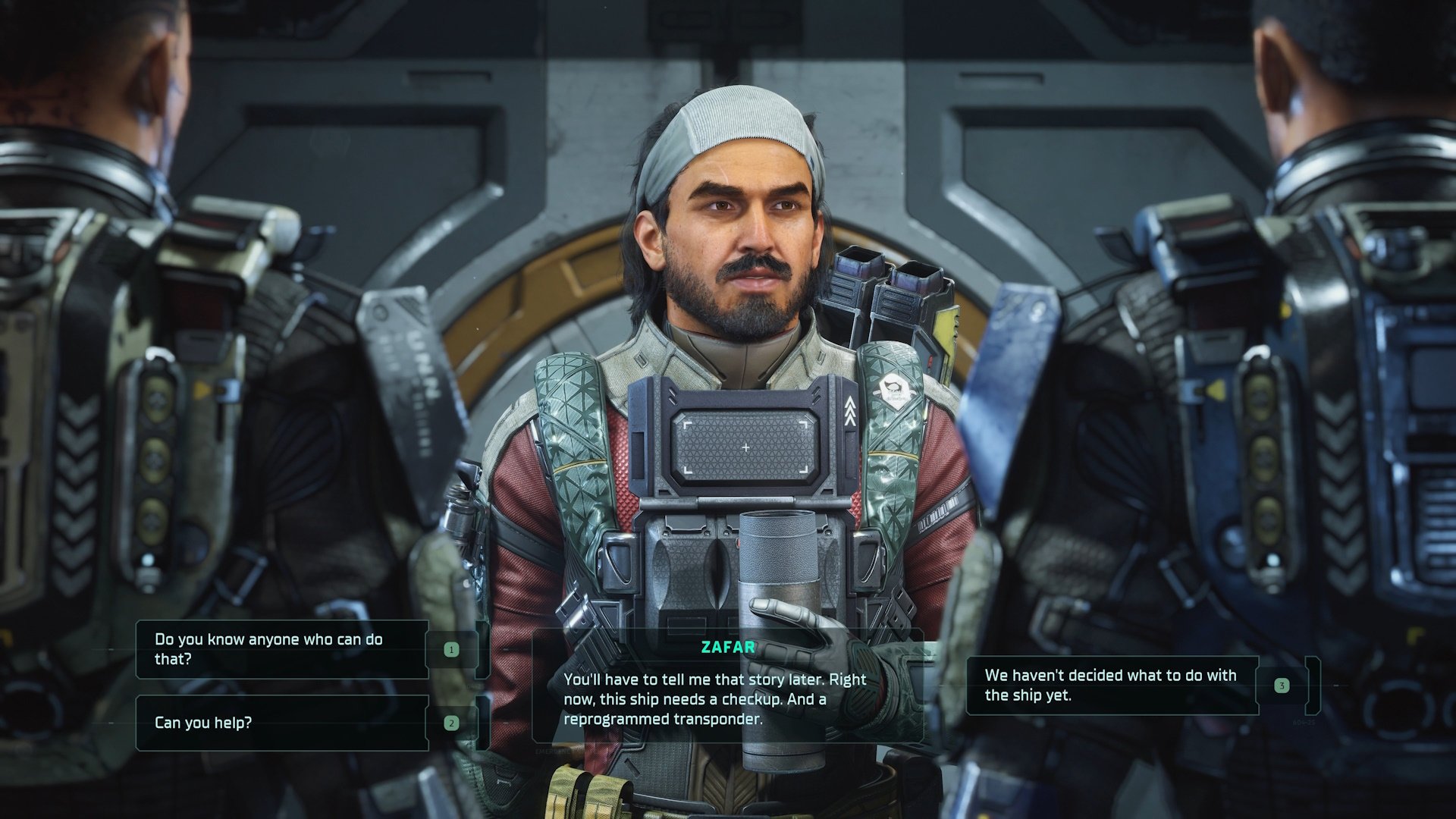Click the number 3 badge on the right option
This screenshot has height=819, width=1456.
click(x=1282, y=685)
